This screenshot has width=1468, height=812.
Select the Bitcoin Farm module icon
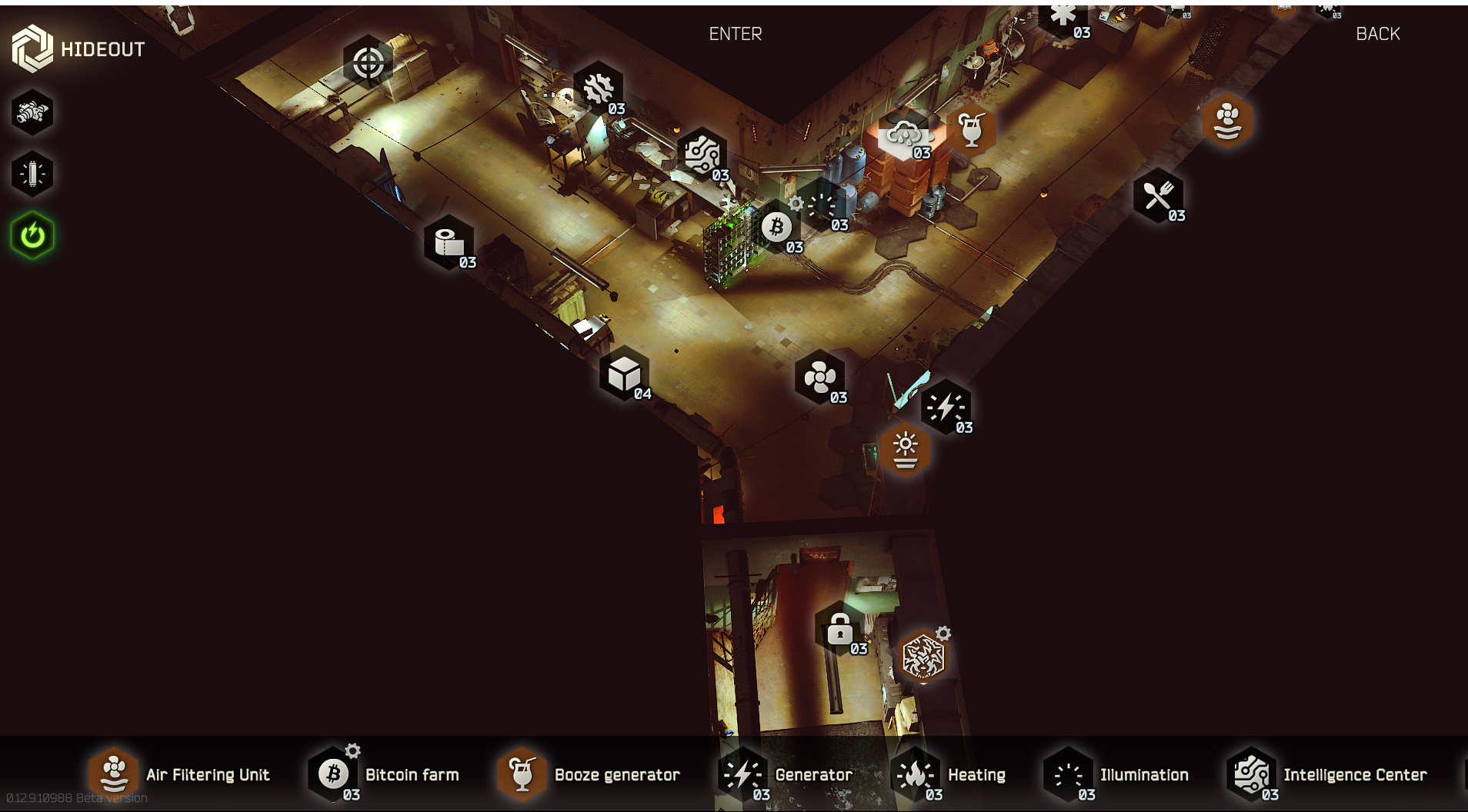point(778,225)
